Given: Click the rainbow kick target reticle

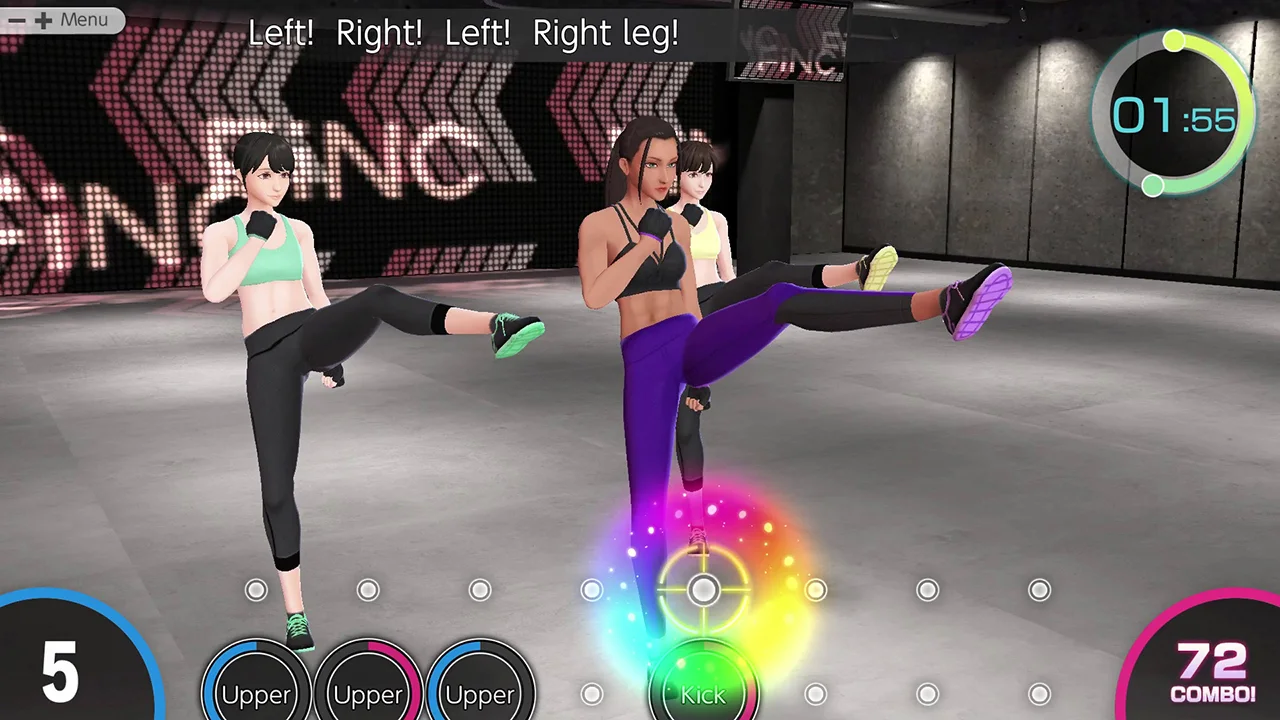Looking at the screenshot, I should pyautogui.click(x=703, y=590).
